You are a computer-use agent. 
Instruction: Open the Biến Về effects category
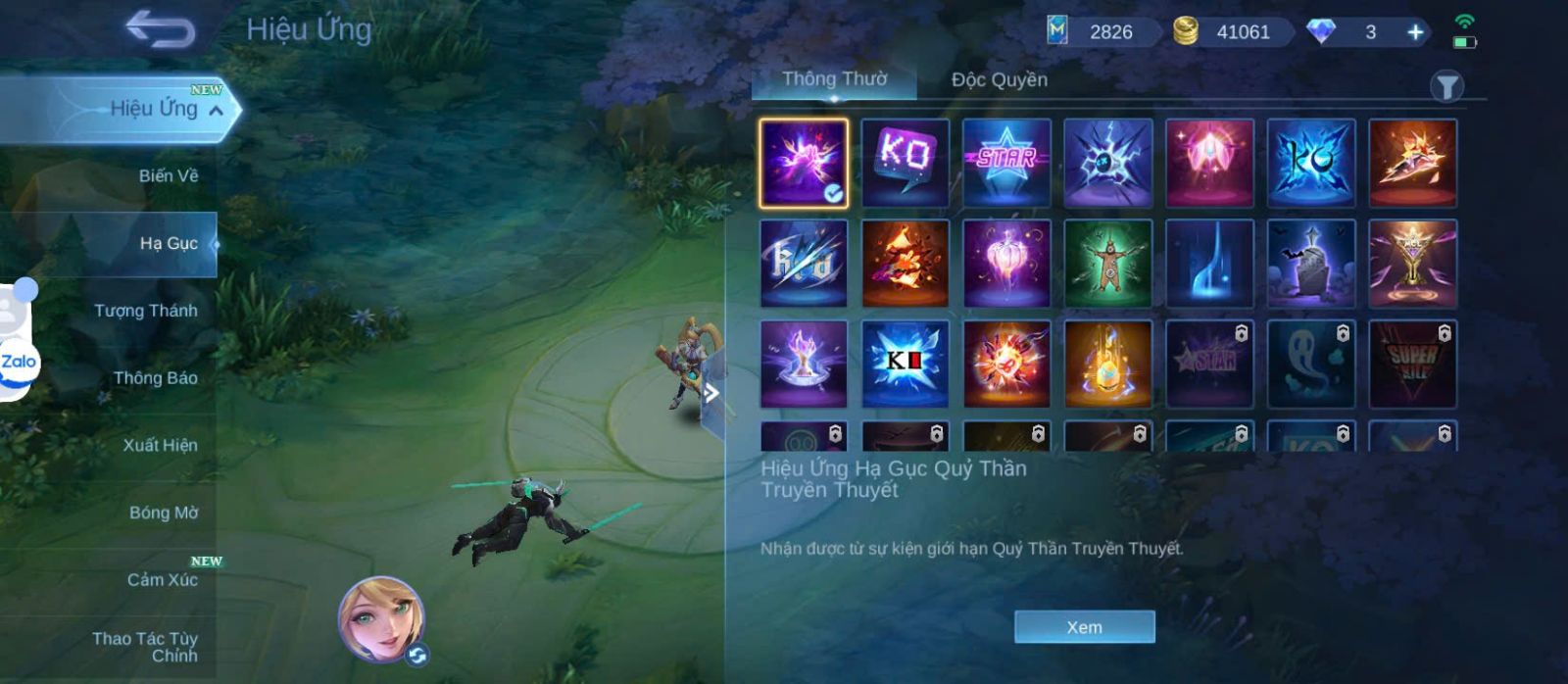coord(168,176)
